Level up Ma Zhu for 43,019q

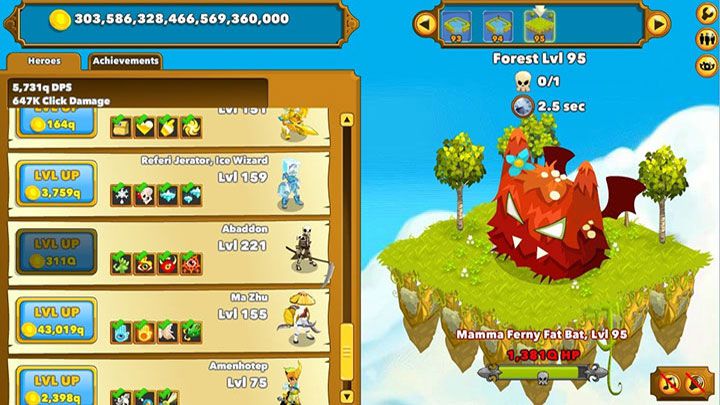pyautogui.click(x=56, y=319)
